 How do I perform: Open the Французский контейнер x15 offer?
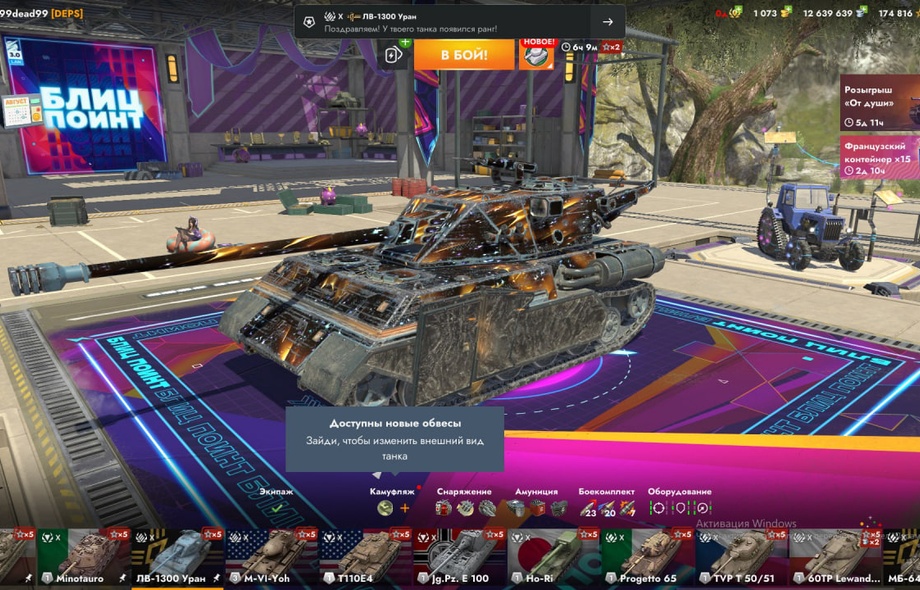(x=879, y=157)
